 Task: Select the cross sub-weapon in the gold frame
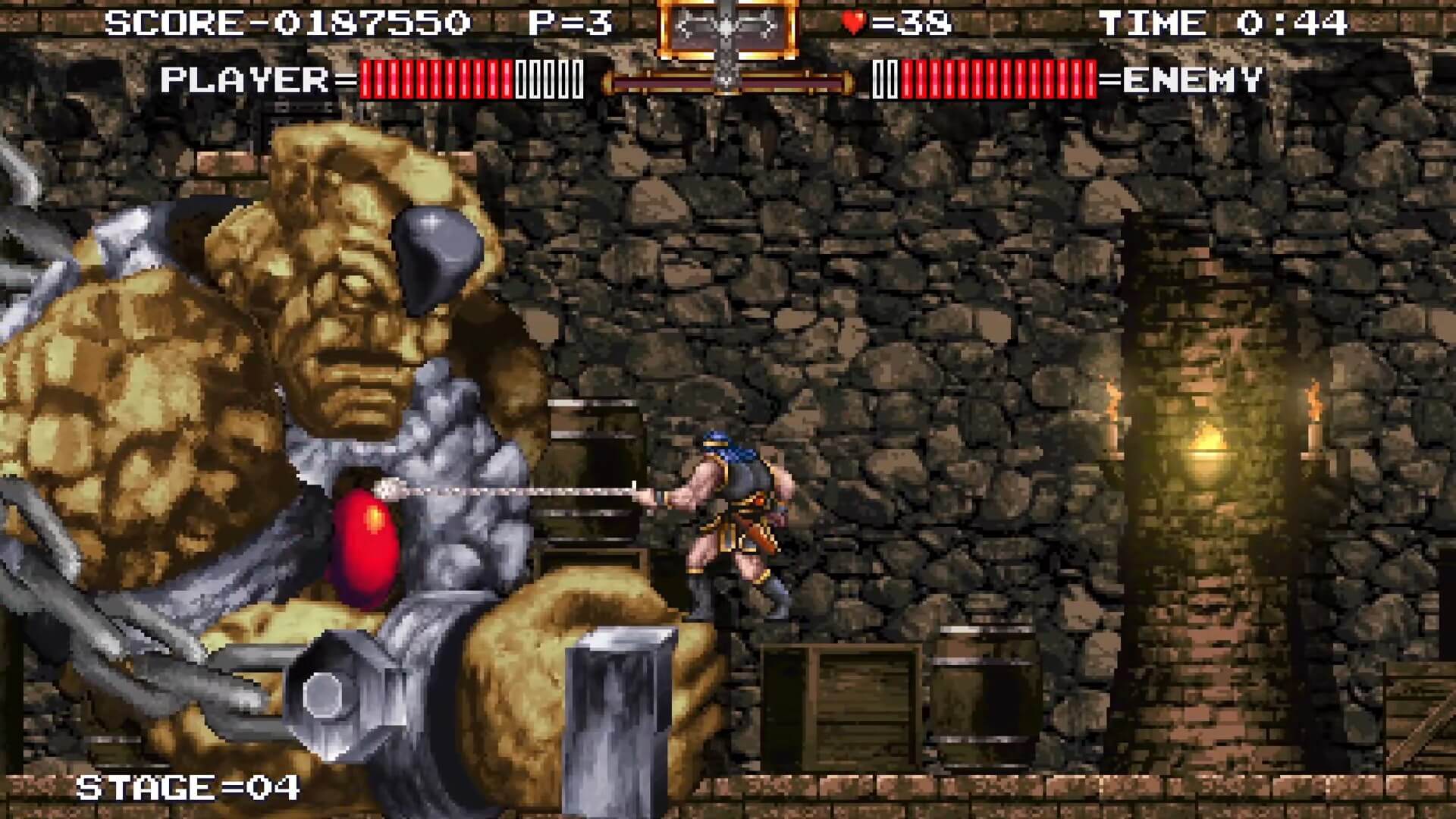pos(726,29)
